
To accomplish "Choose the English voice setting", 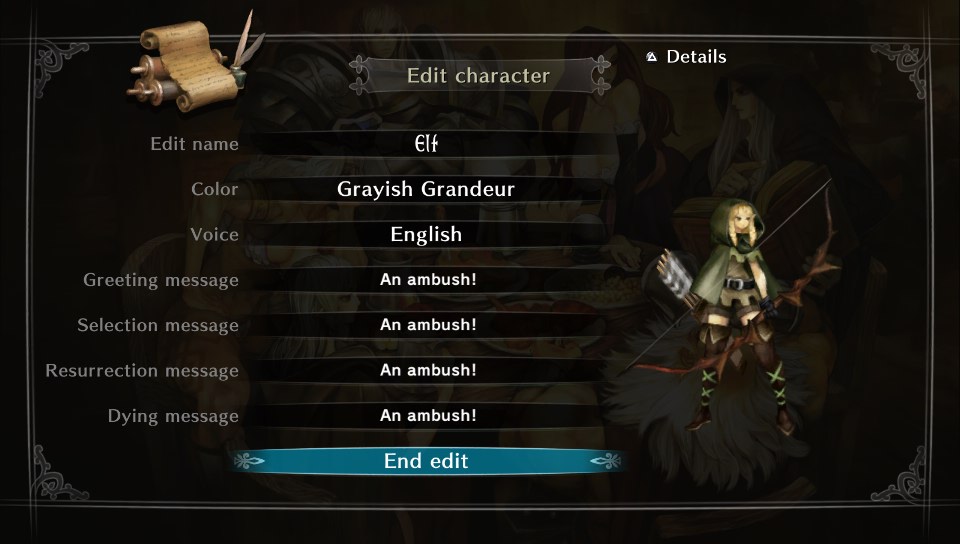I will [x=427, y=235].
